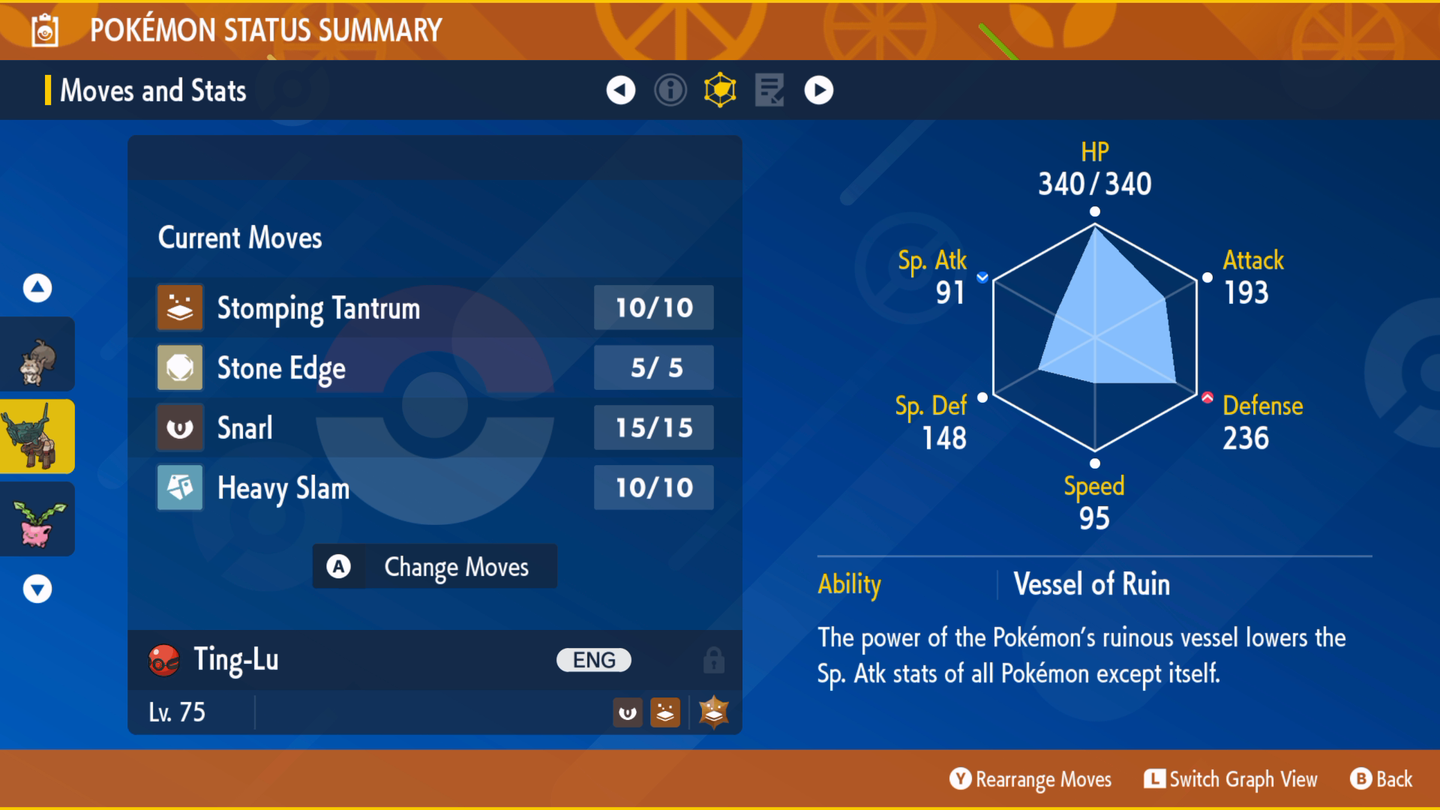Select the top party Pokémon thumbnail
1440x810 pixels.
coord(38,355)
